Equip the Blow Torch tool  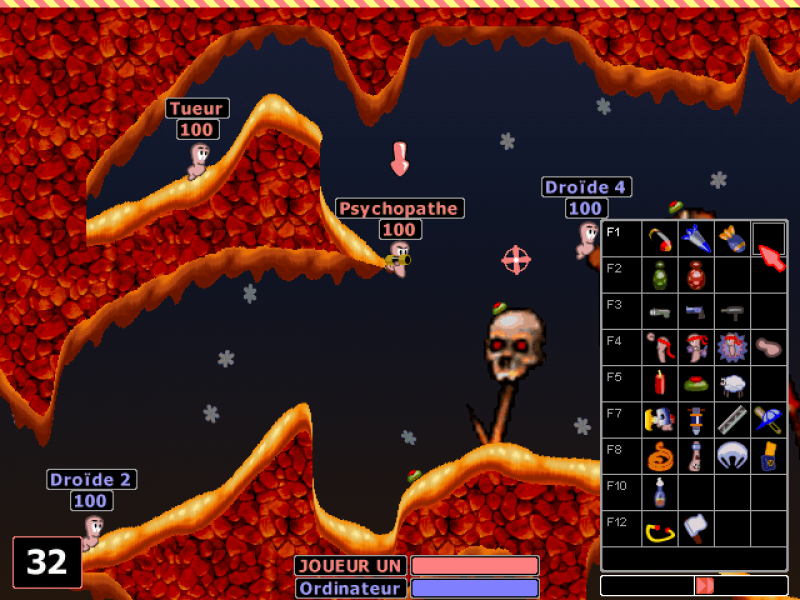(659, 419)
